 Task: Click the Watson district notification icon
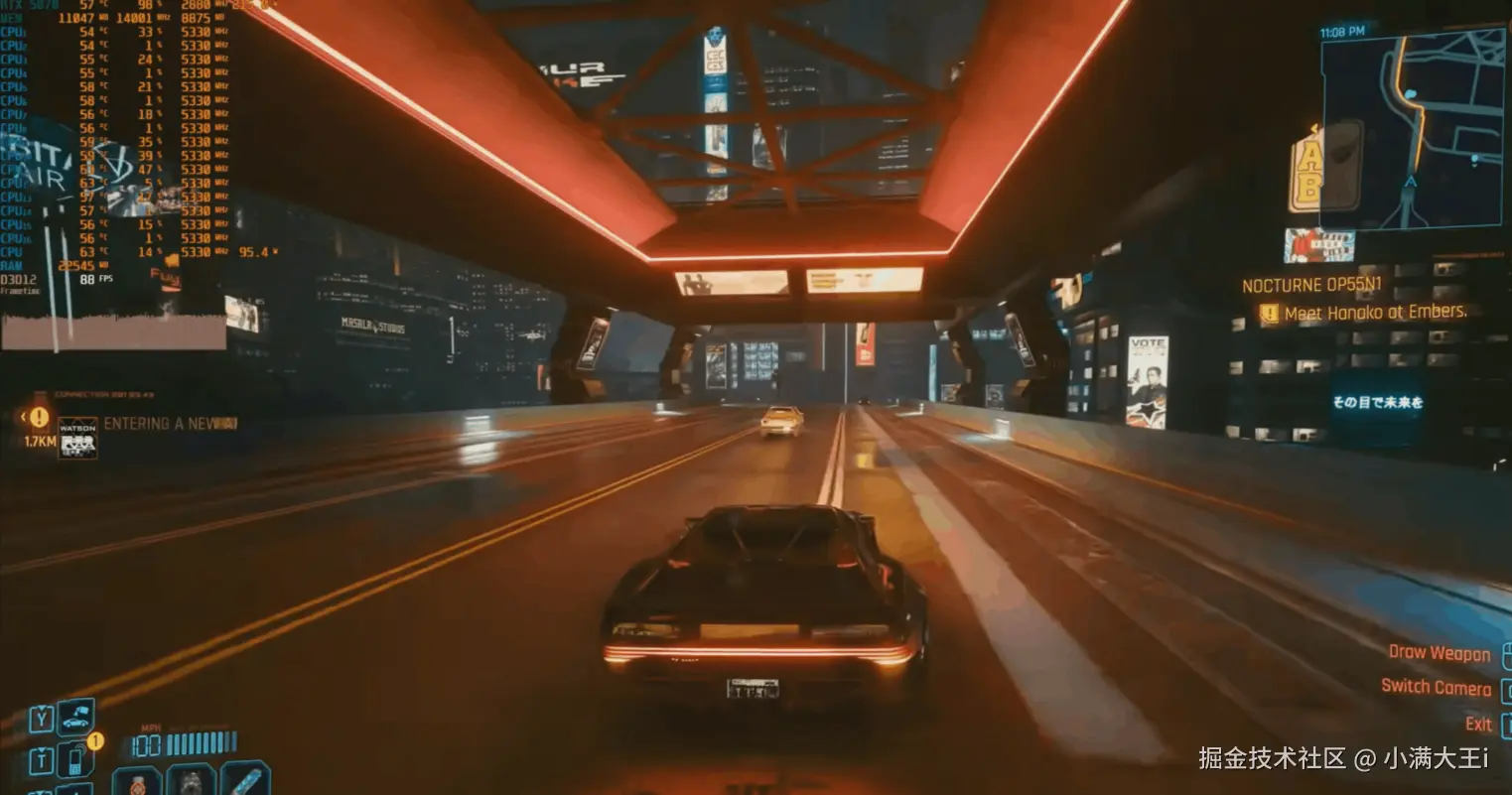[x=77, y=438]
